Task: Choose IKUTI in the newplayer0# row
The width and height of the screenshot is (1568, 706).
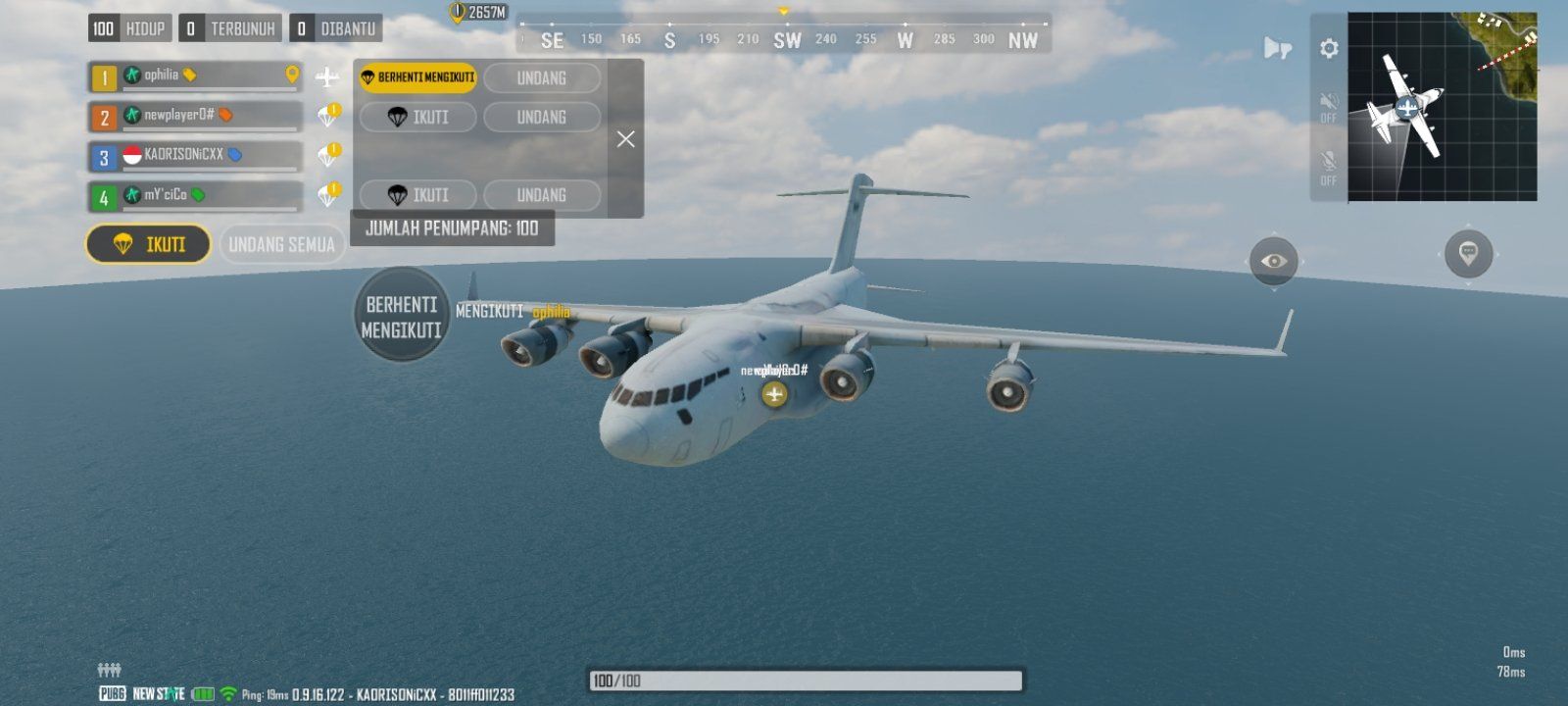Action: pos(418,117)
